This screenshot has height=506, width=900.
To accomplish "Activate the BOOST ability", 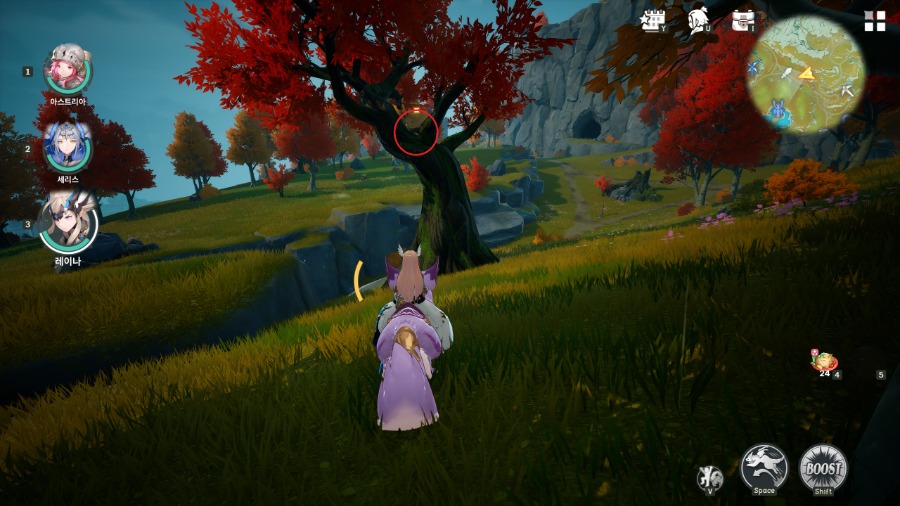I will tap(823, 468).
